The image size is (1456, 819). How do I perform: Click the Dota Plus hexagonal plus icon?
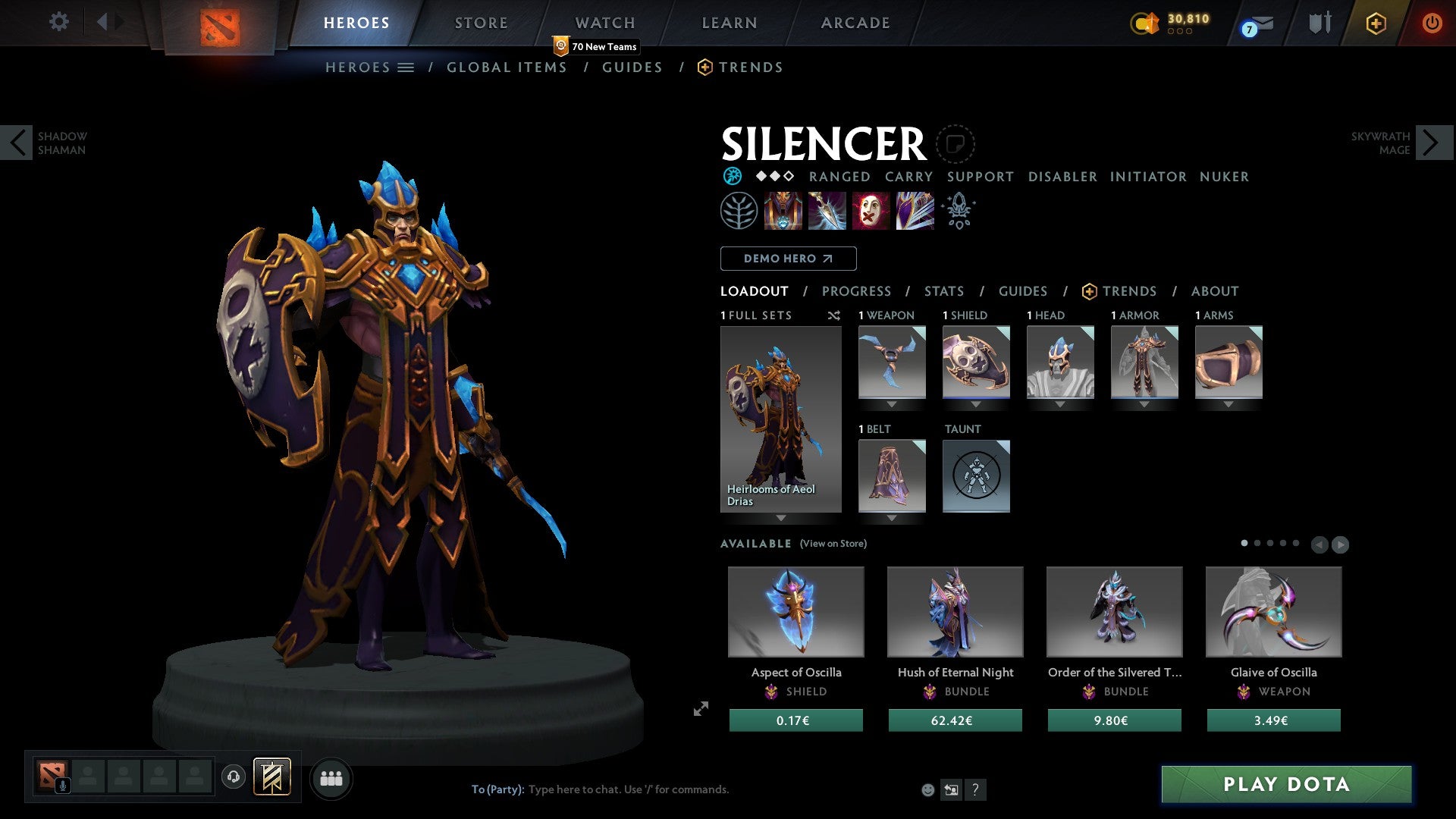click(x=1376, y=23)
